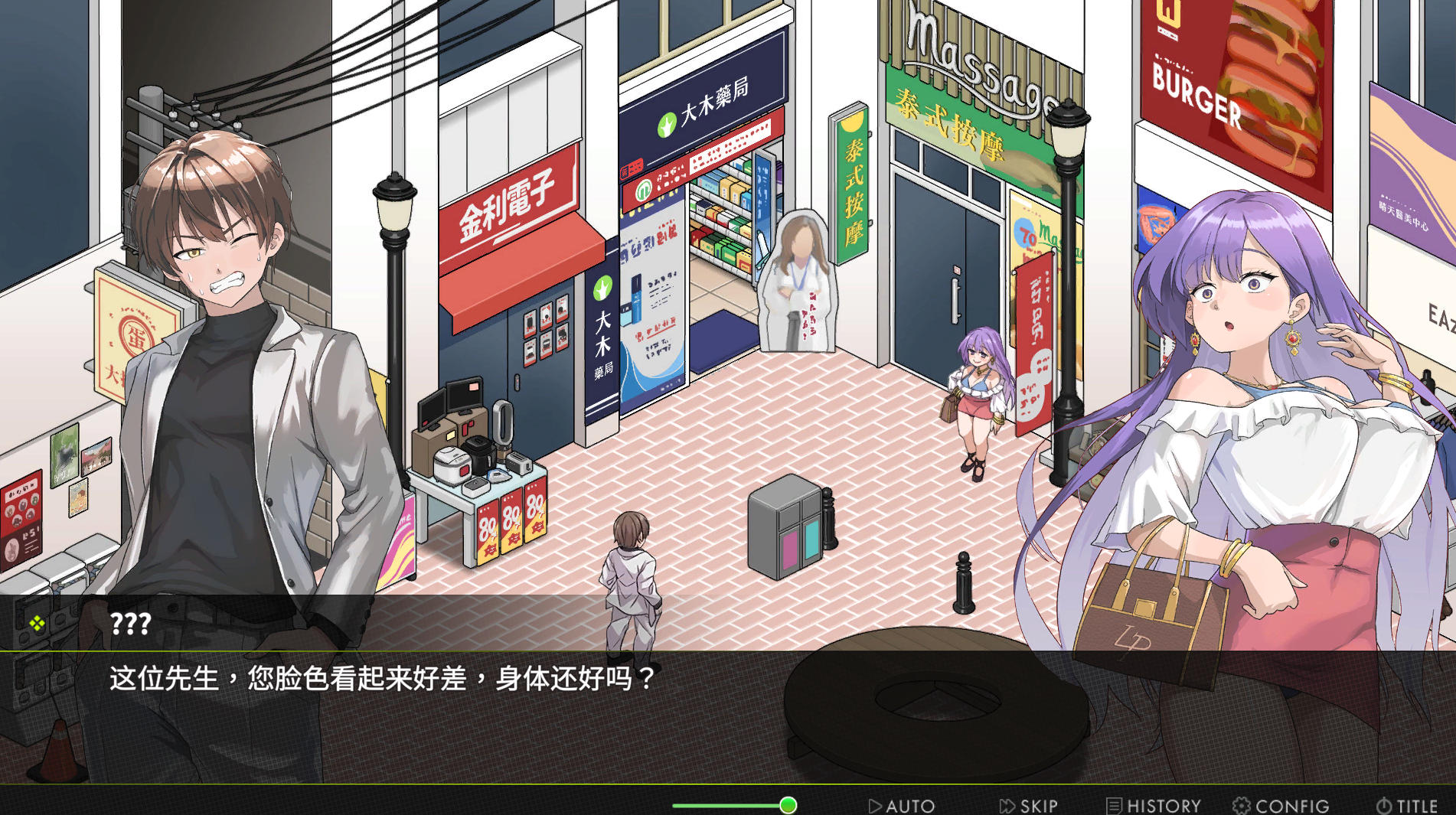Toggle skip mode with the SKIP control
The width and height of the screenshot is (1456, 815).
pyautogui.click(x=1033, y=805)
